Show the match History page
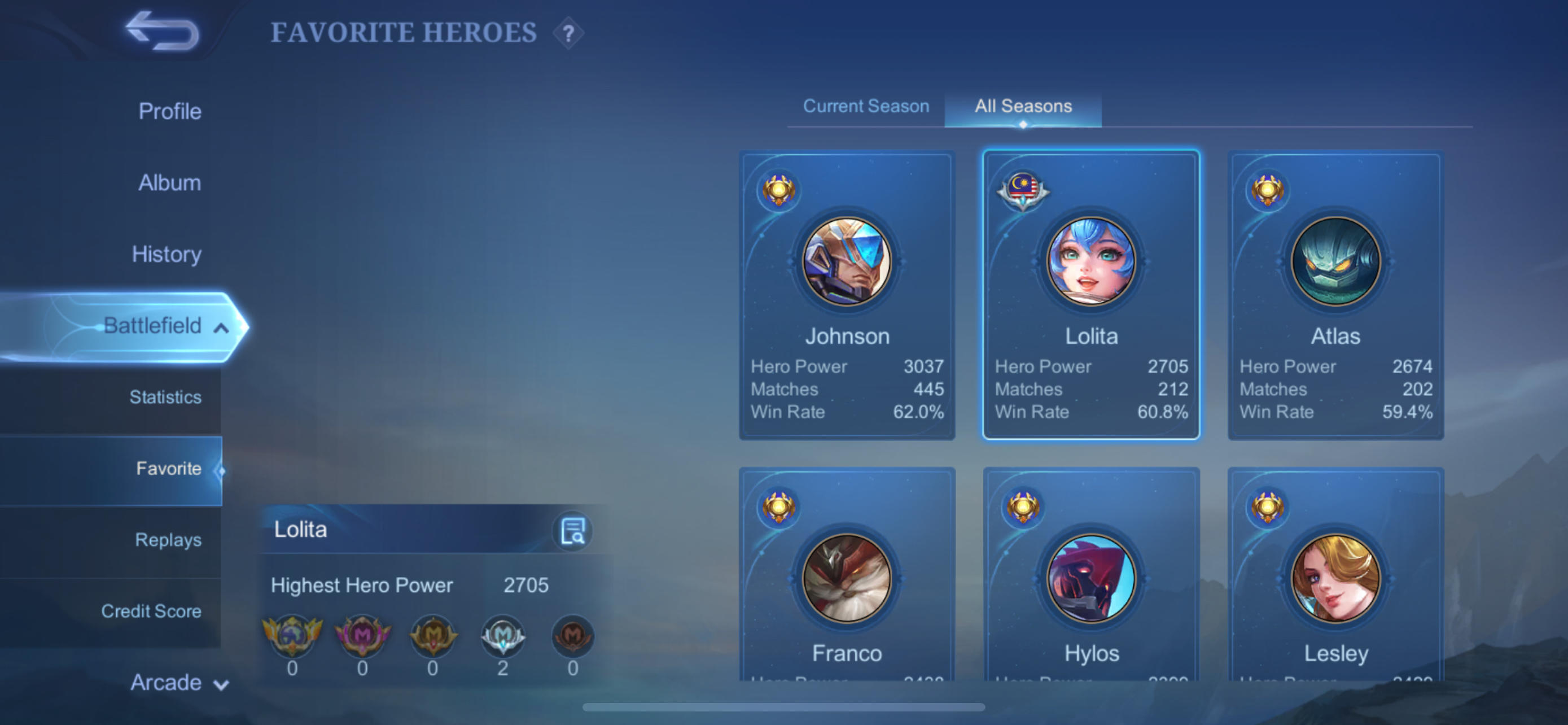The image size is (1568, 725). coord(166,254)
